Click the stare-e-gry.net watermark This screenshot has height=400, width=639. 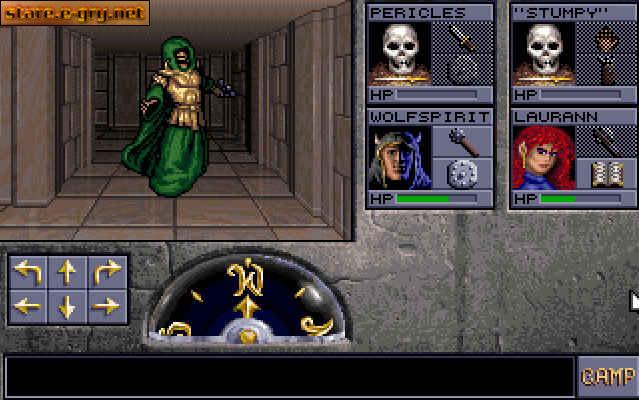[75, 13]
